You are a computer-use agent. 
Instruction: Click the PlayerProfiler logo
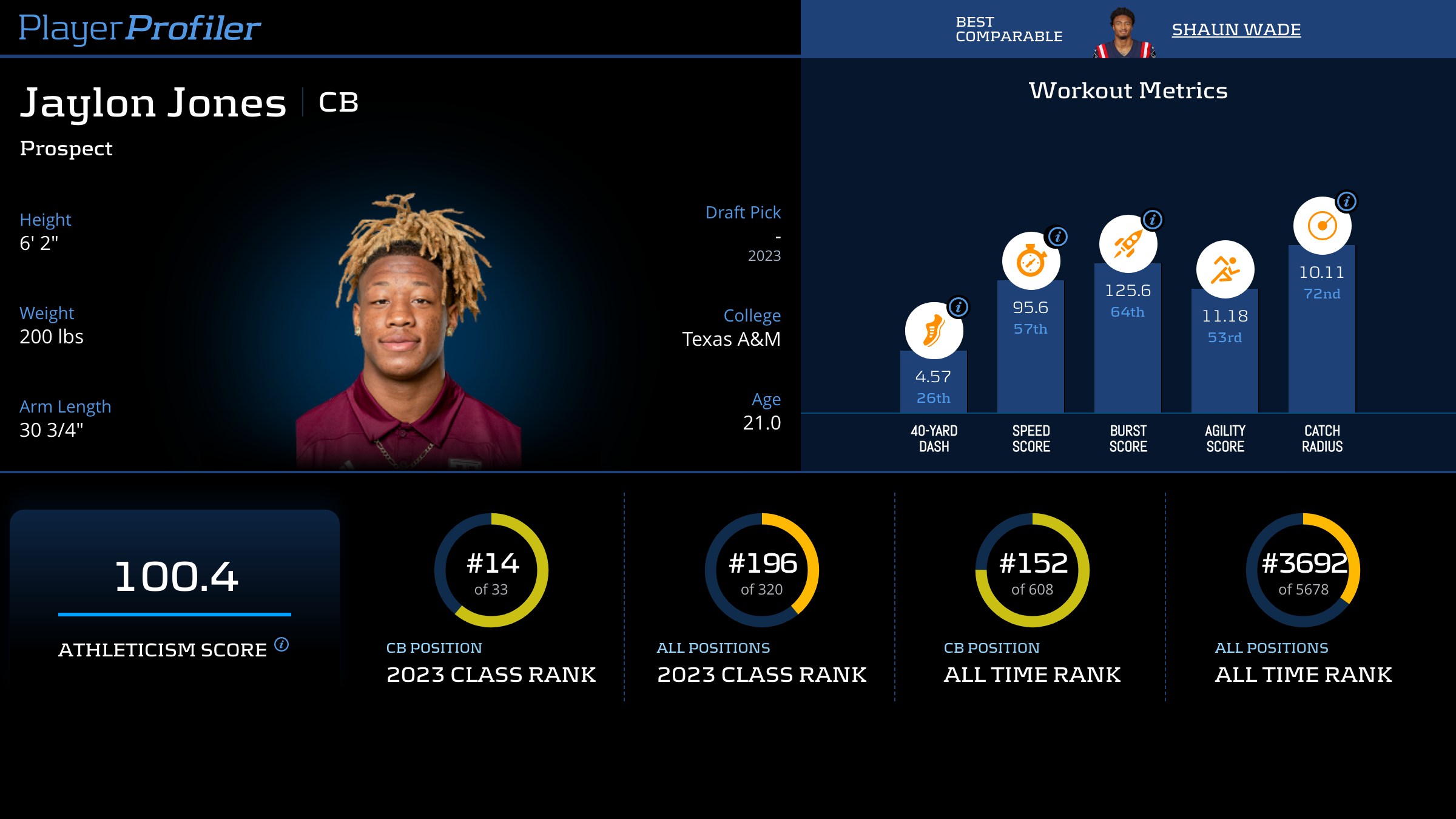pos(140,28)
